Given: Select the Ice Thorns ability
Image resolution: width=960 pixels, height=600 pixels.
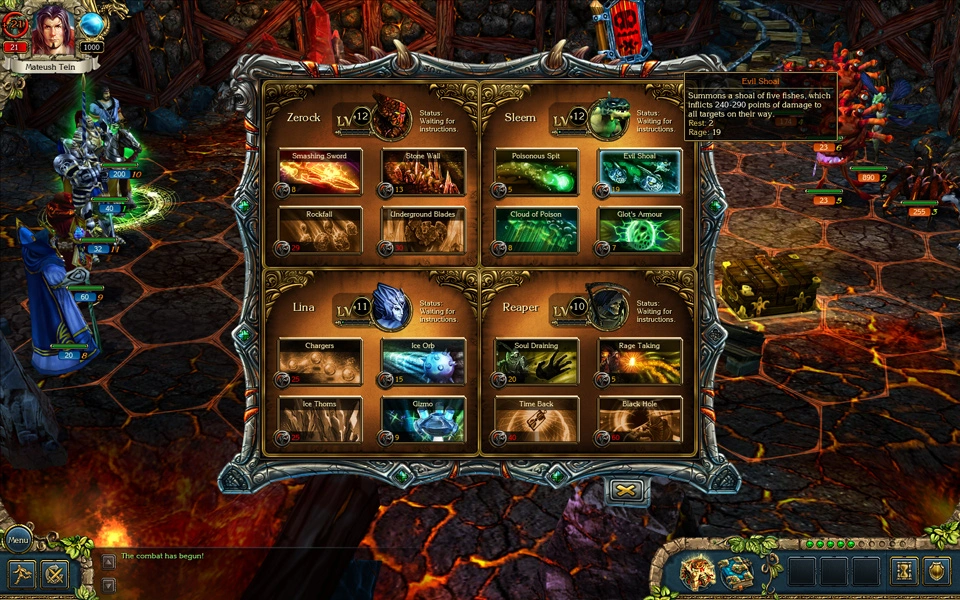Looking at the screenshot, I should coord(320,420).
